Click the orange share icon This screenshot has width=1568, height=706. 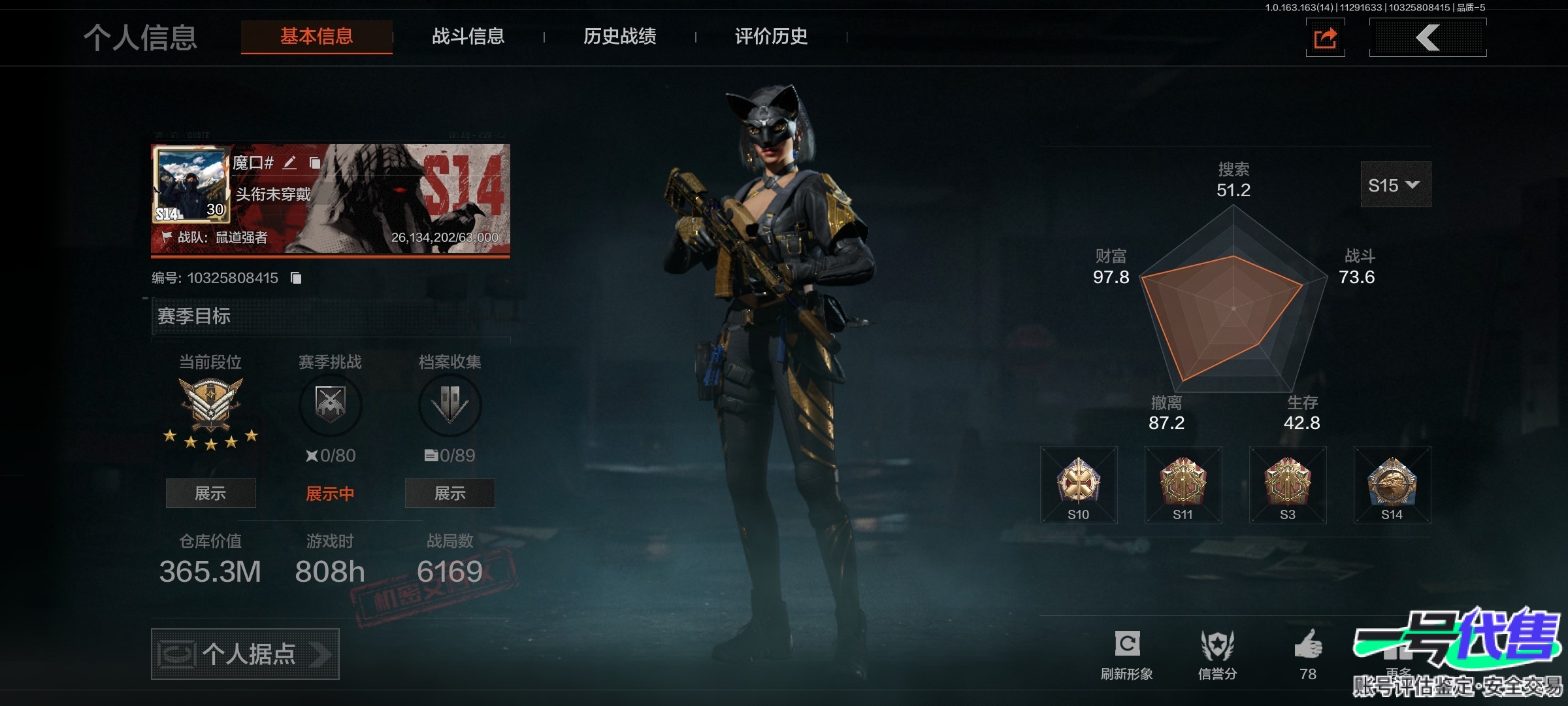click(1325, 38)
